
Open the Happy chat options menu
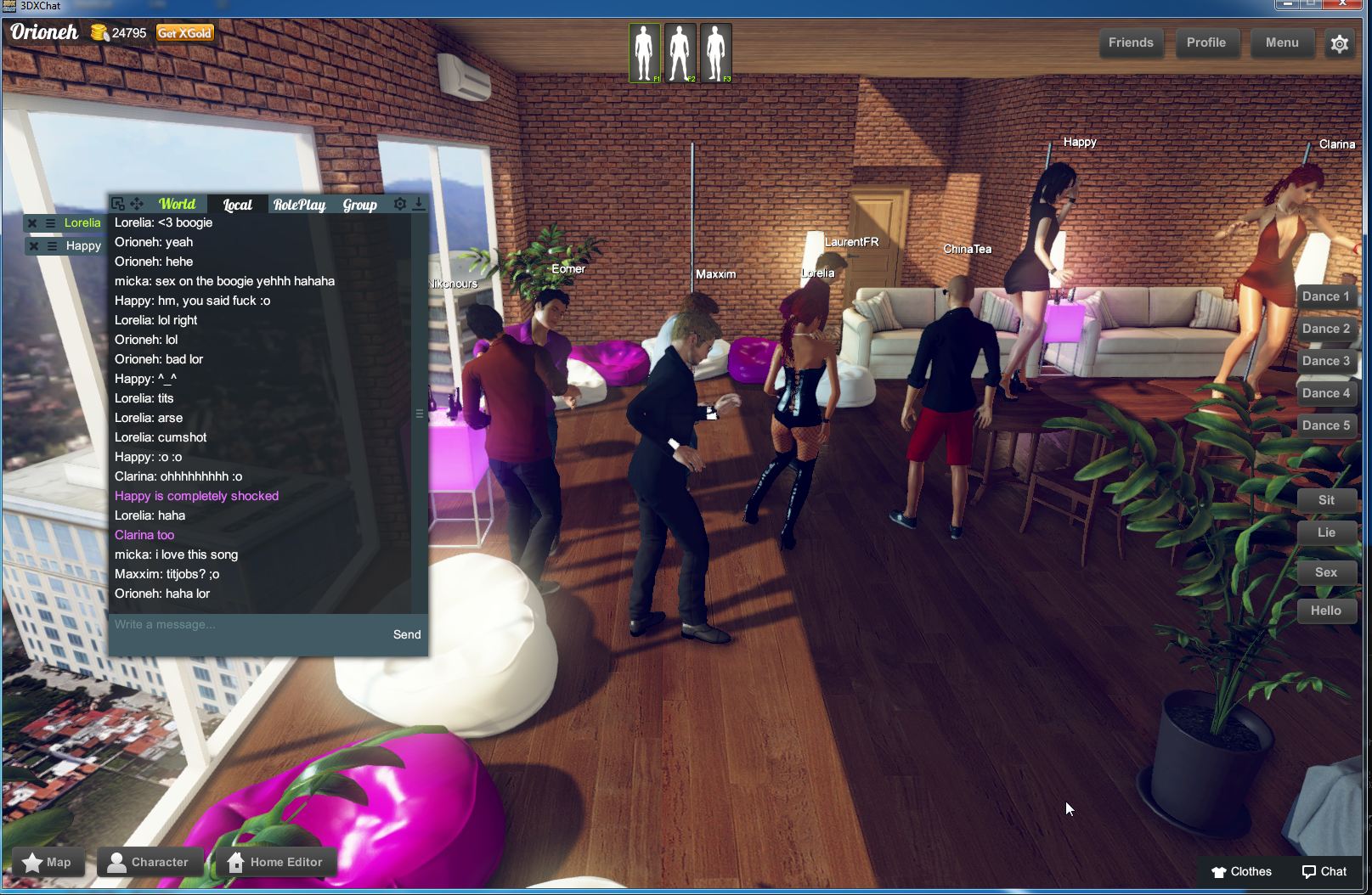[x=50, y=245]
